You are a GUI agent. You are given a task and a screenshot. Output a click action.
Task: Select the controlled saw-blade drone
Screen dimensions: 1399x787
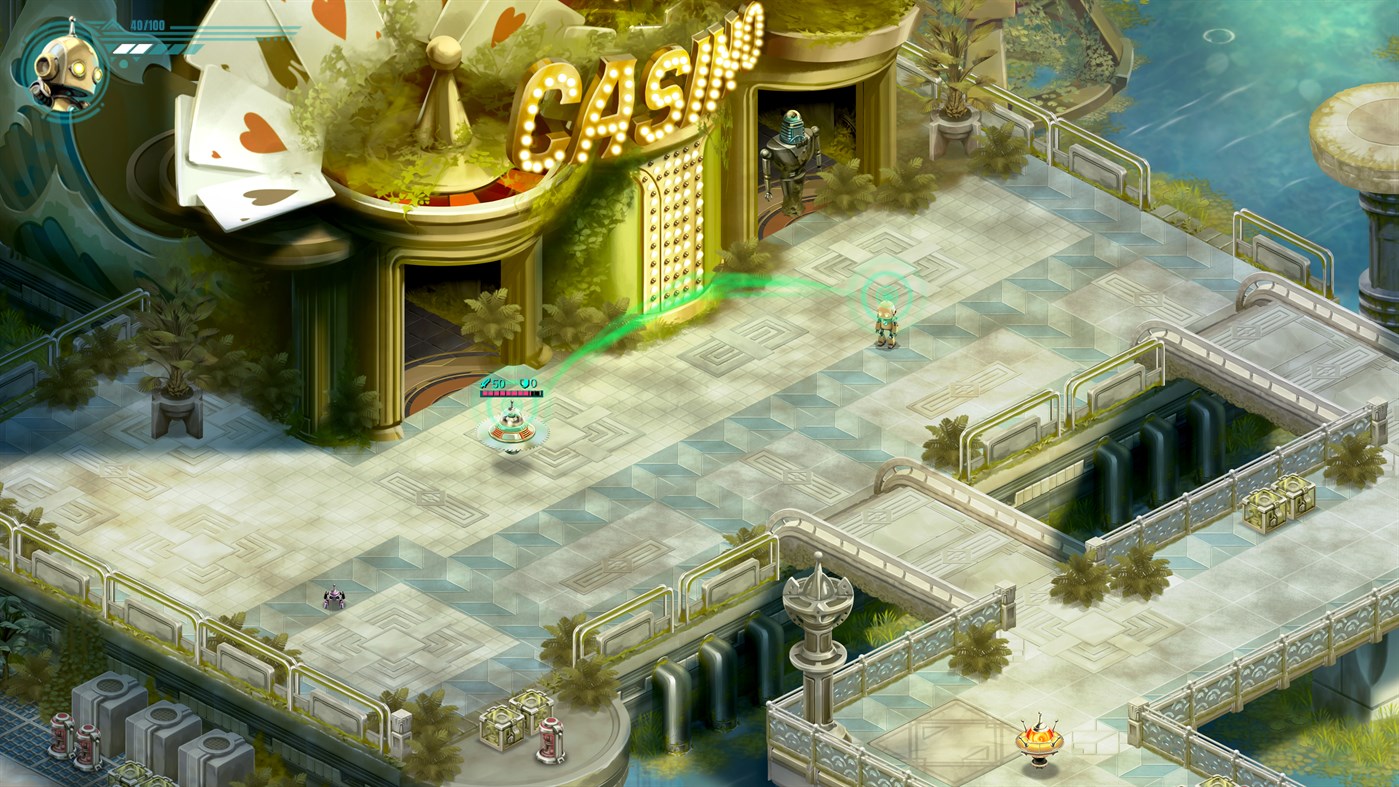(x=512, y=427)
